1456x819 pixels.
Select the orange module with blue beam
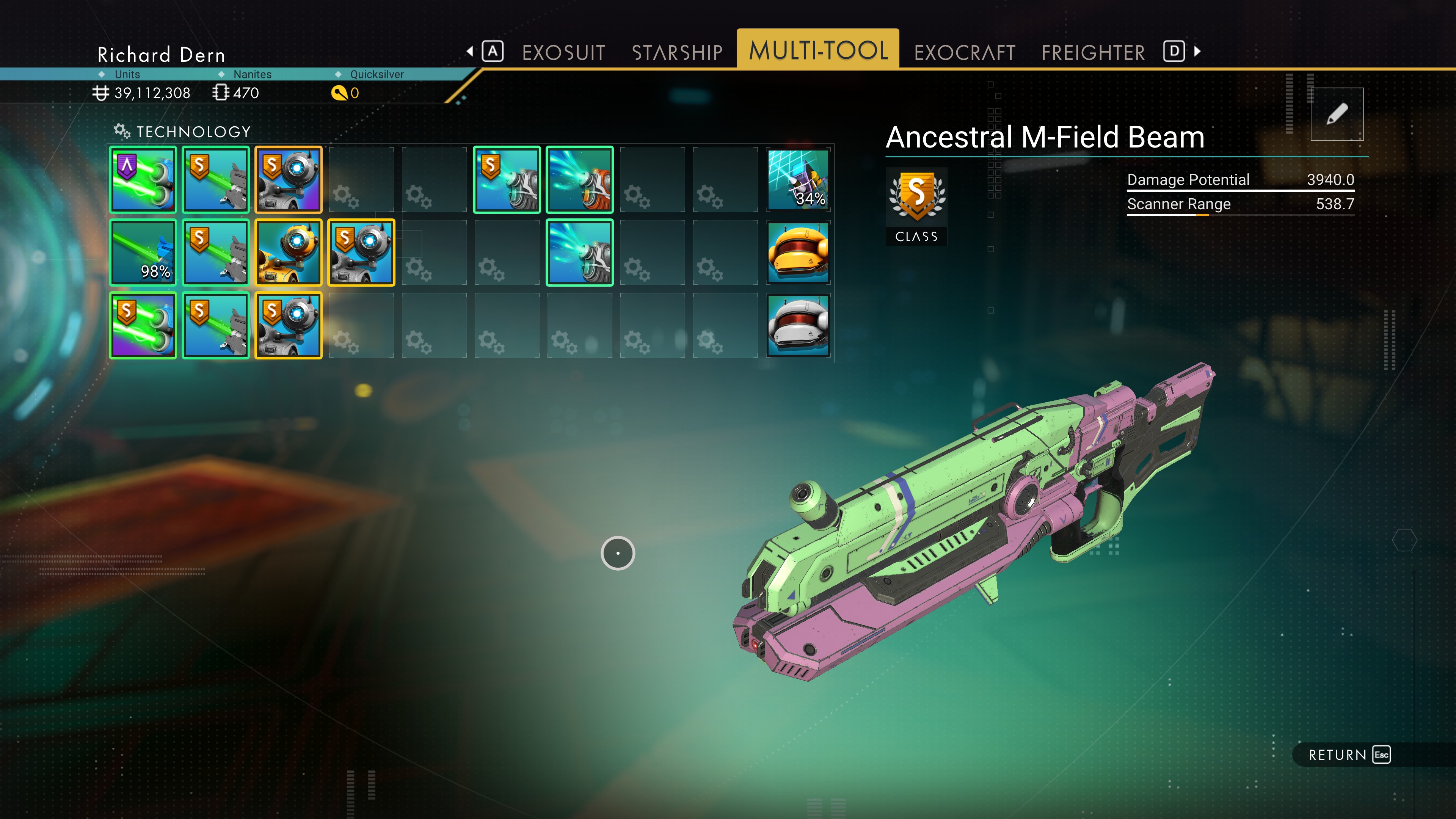(579, 180)
